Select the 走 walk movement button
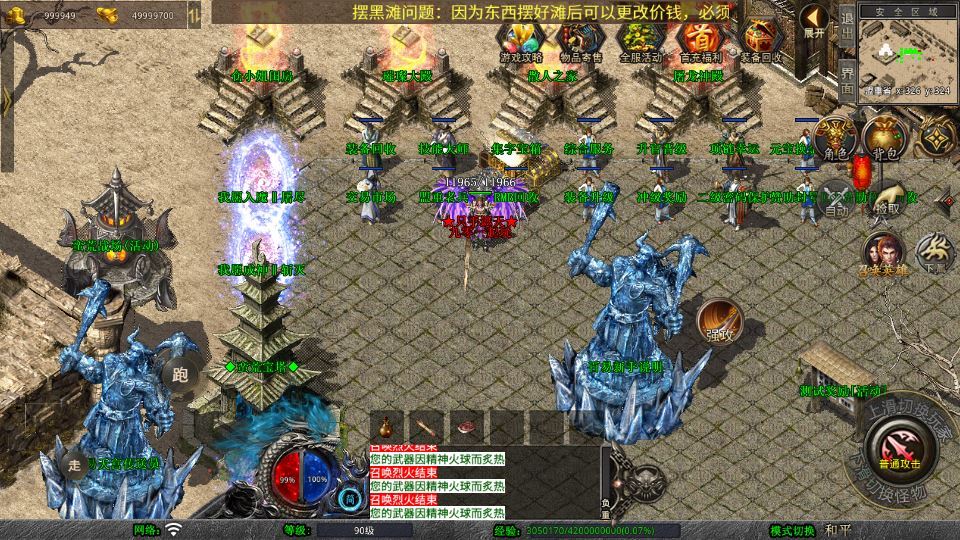960x540 pixels. (x=73, y=464)
